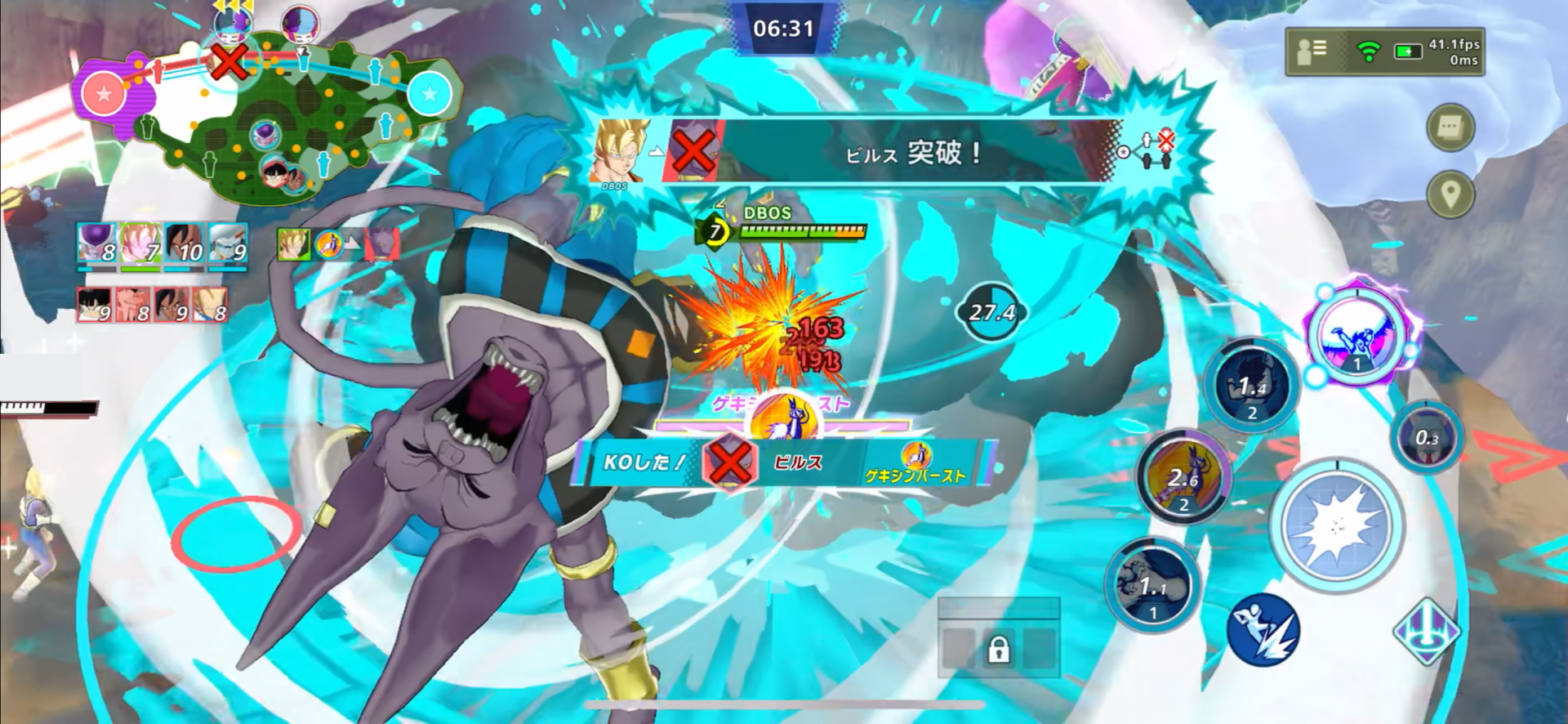The width and height of the screenshot is (1568, 724).
Task: Tap the map pin signal button
Action: click(x=1450, y=194)
